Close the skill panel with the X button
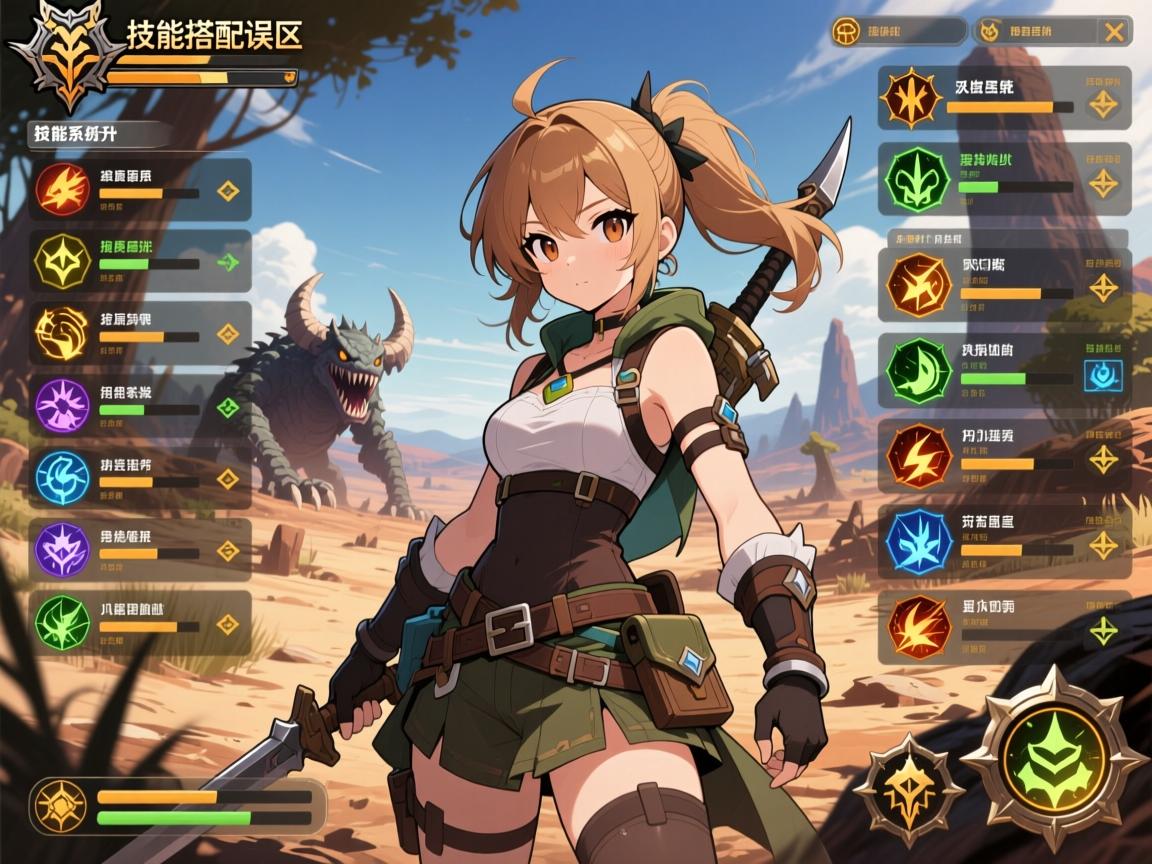Screen dimensions: 1152x864 (1113, 31)
